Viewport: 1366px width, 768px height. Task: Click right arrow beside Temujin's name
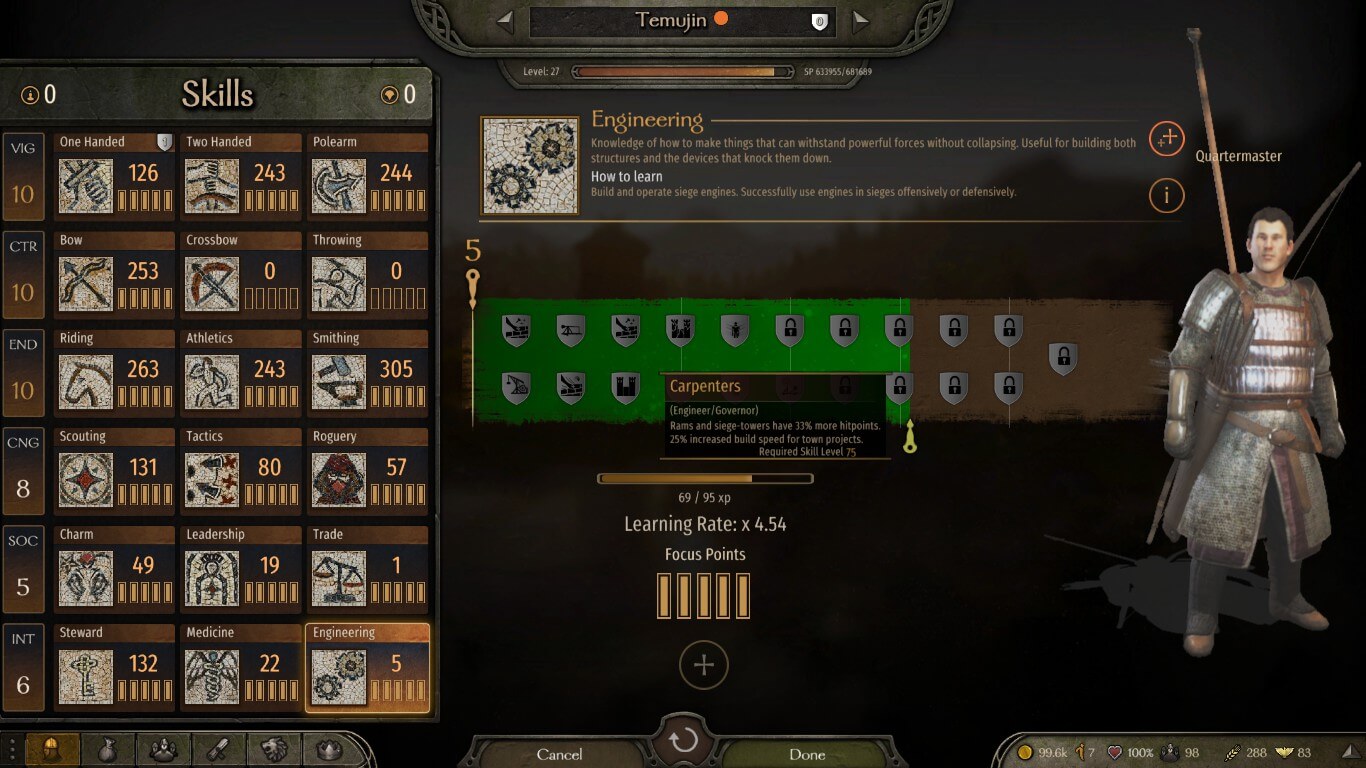click(x=860, y=20)
